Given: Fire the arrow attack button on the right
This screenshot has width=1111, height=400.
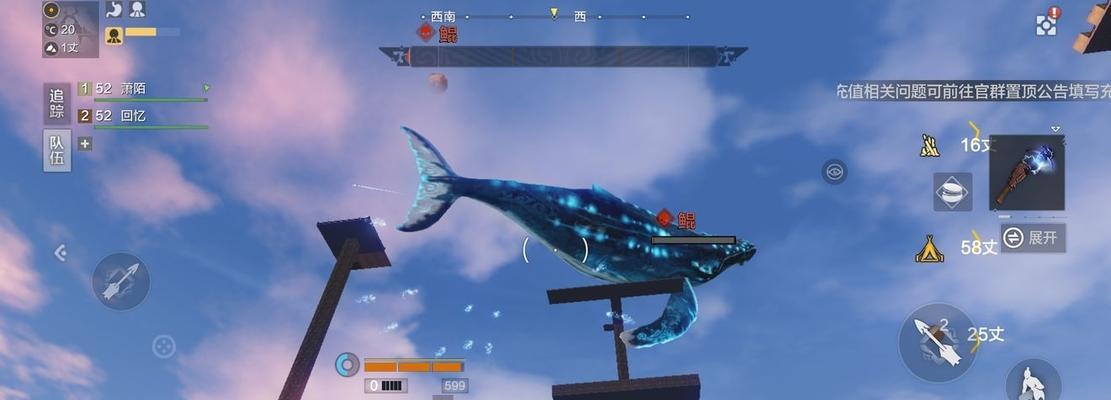Looking at the screenshot, I should pos(937,342).
